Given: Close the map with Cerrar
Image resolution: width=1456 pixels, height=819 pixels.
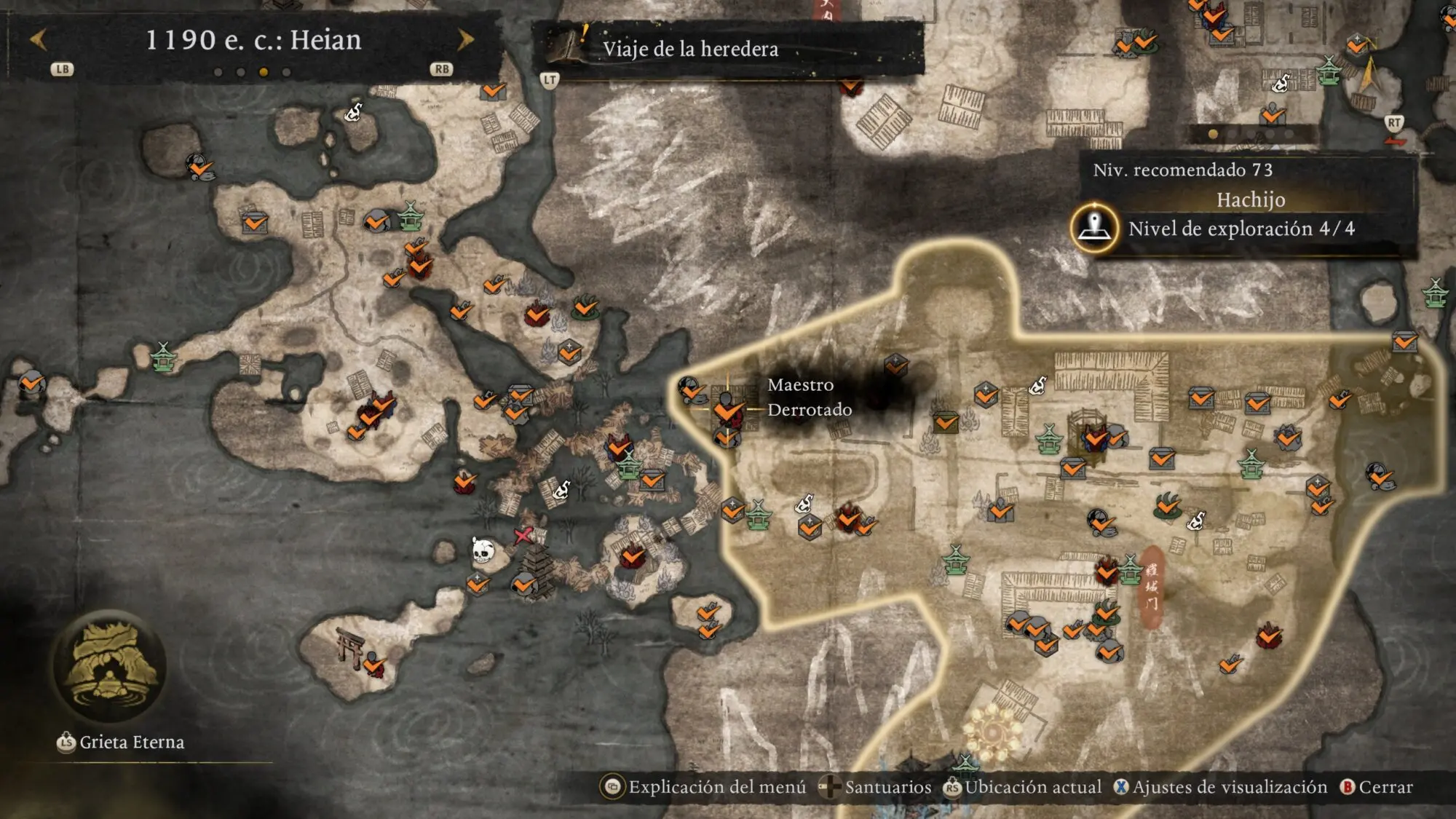Looking at the screenshot, I should pyautogui.click(x=1377, y=787).
